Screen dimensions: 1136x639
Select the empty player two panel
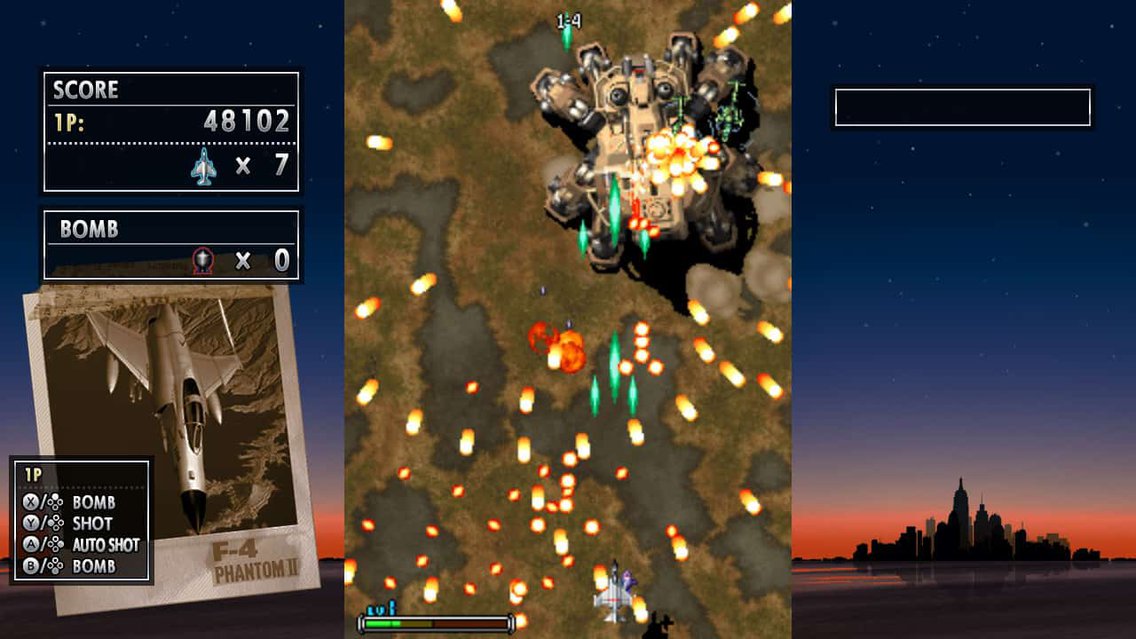click(x=962, y=108)
